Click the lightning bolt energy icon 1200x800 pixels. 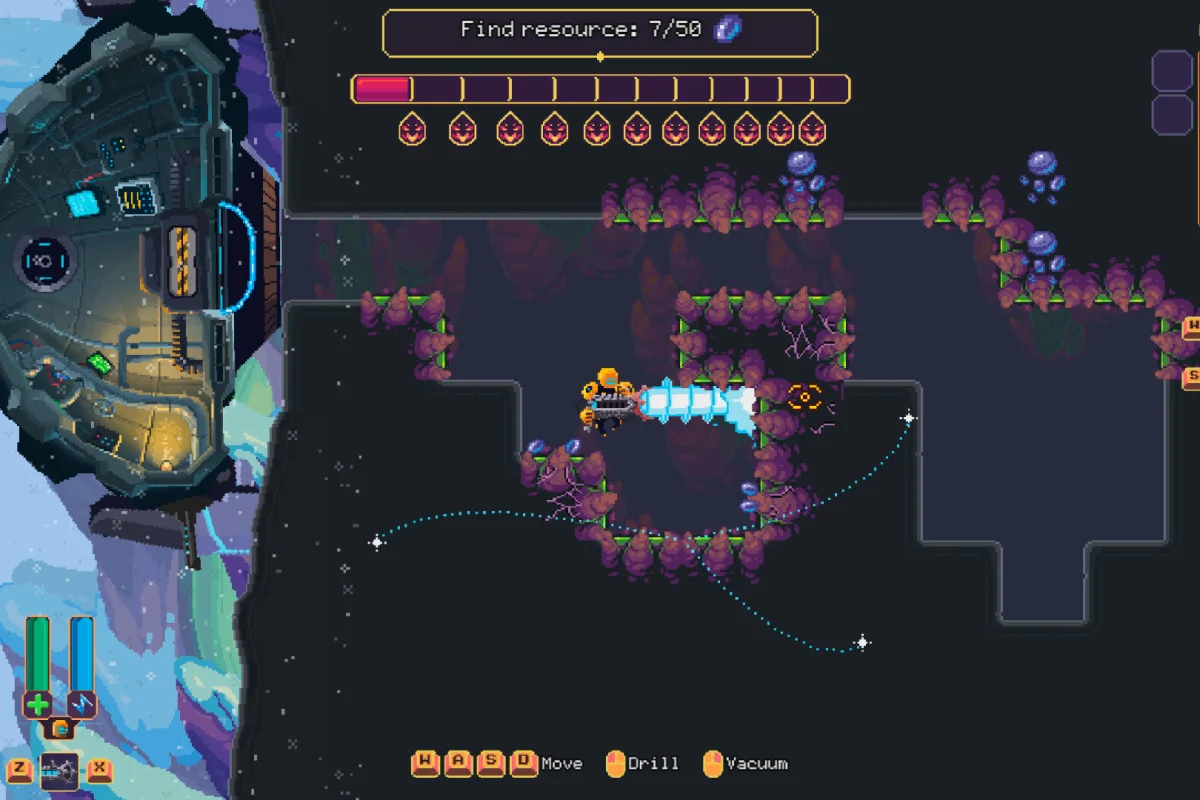point(81,704)
